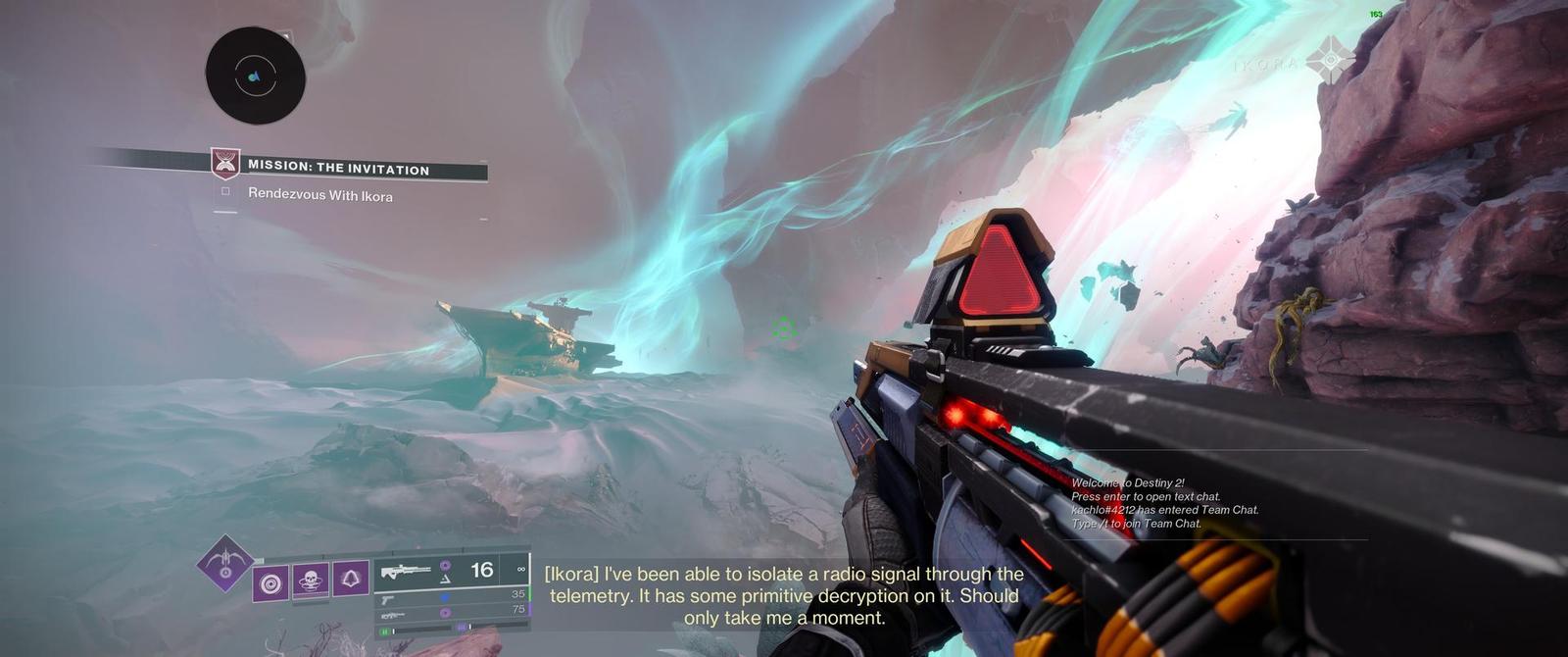This screenshot has width=1568, height=657.
Task: Activate the diamond-shaped Super ability icon
Action: 225,565
